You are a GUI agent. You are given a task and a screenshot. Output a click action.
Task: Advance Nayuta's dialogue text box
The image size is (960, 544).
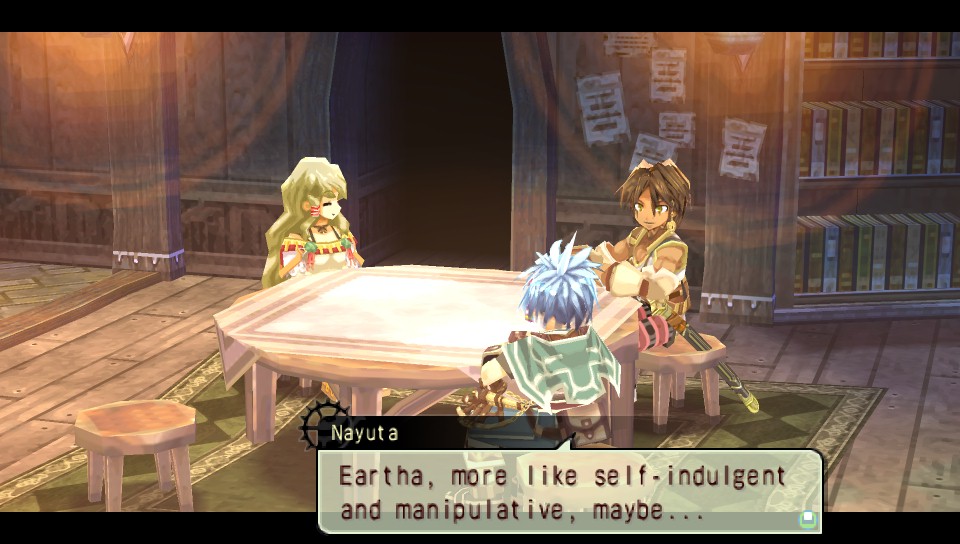[568, 491]
